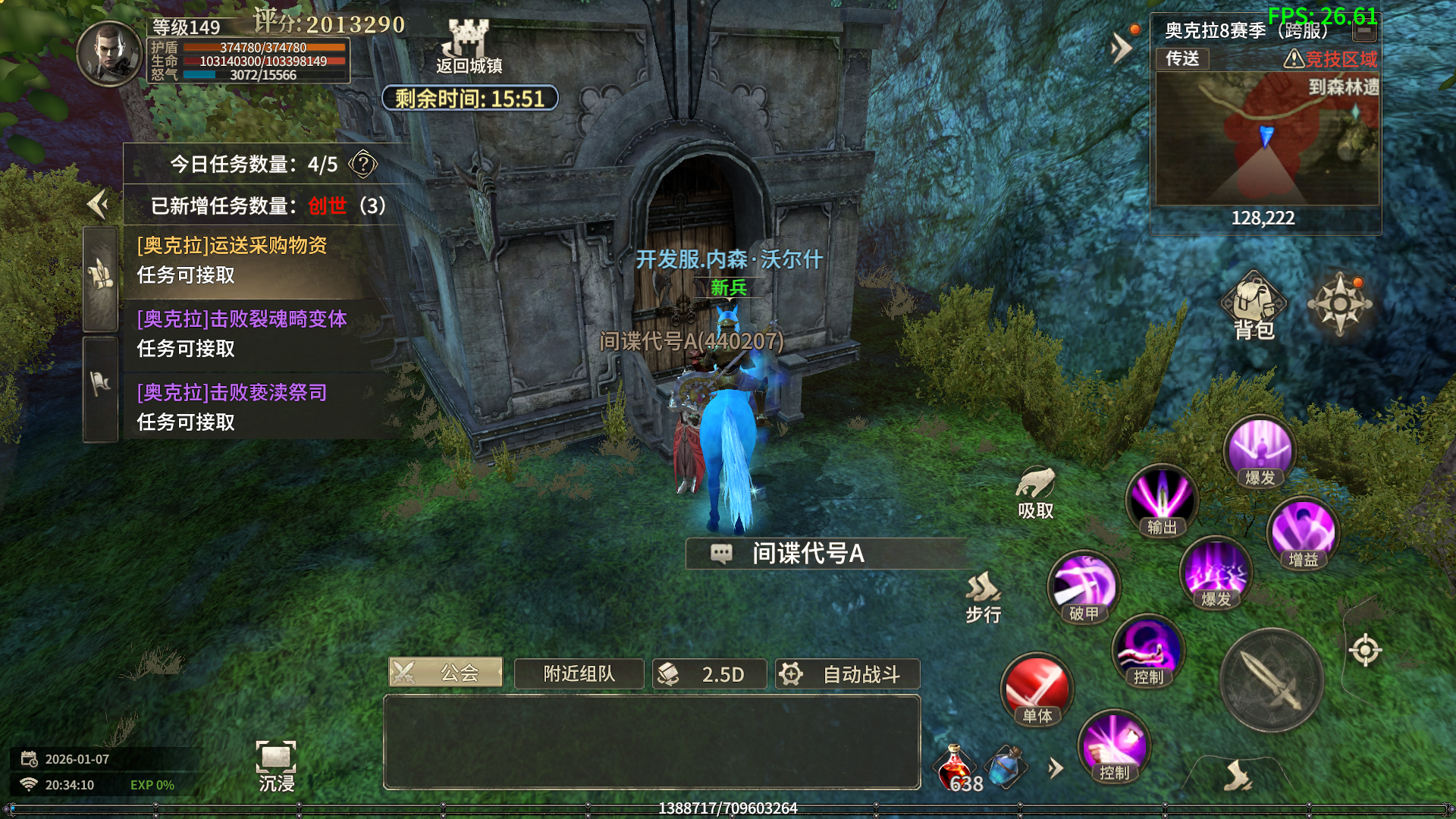Viewport: 1456px width, 819px height.
Task: Select the 击败裂魂畸变体 quest entry
Action: coord(243,334)
